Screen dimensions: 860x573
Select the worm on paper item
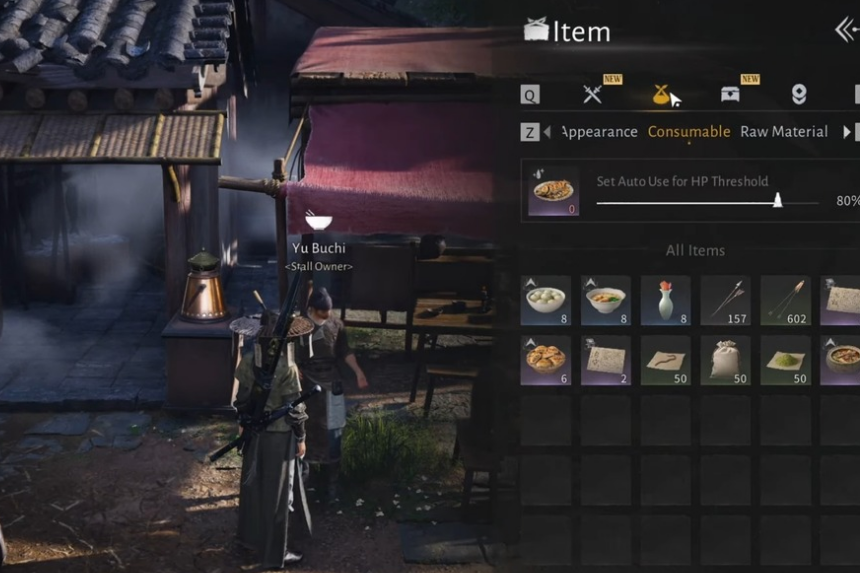666,360
